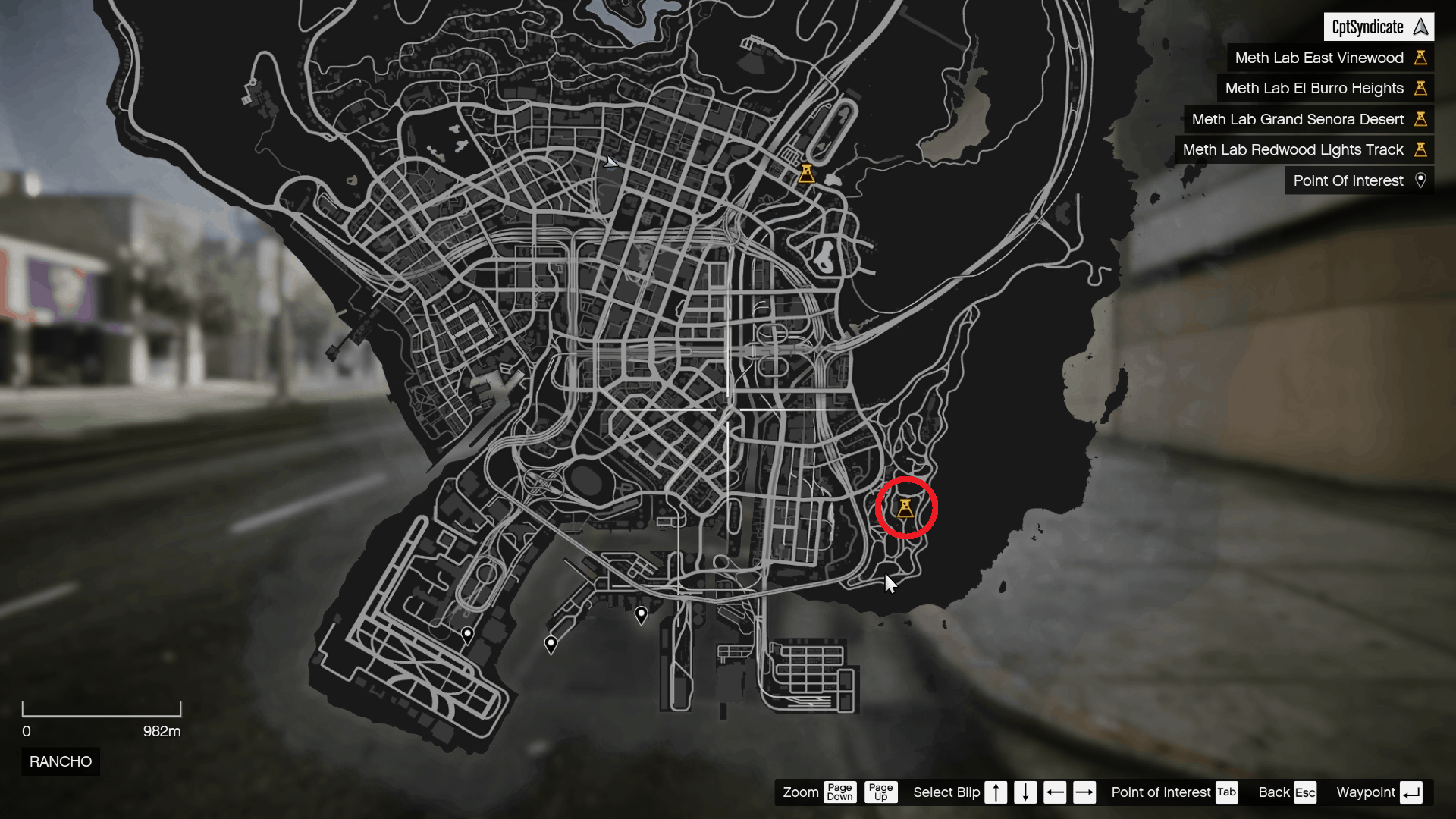Click the meth lab icon near East Vinewood

point(806,174)
